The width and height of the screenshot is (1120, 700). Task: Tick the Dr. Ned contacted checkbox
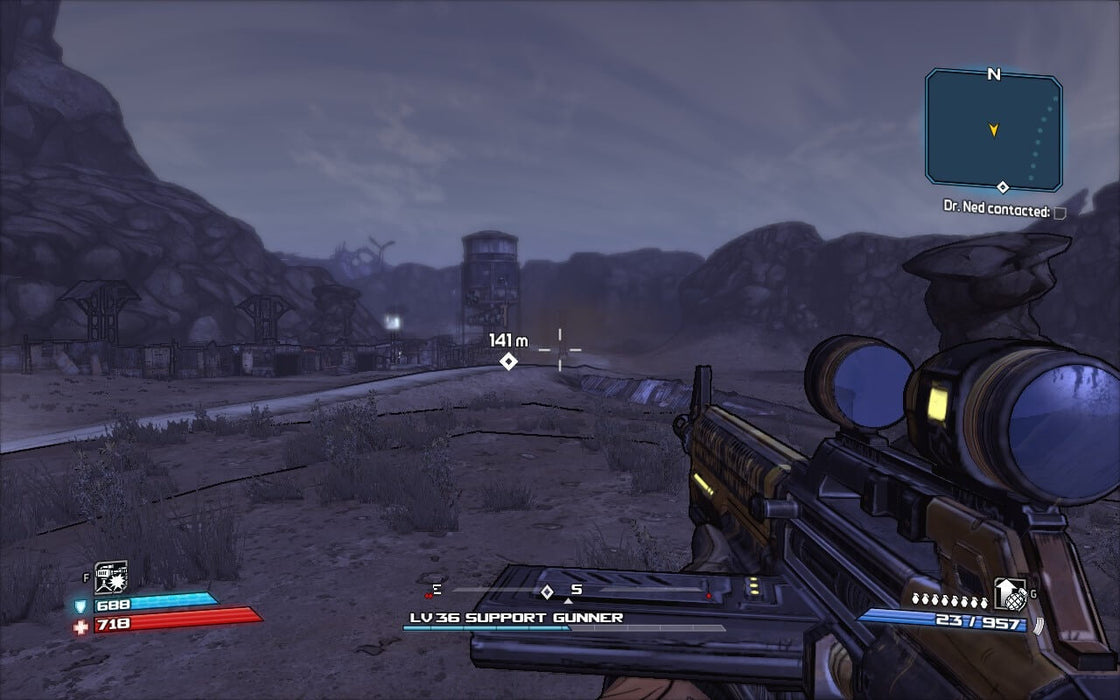tap(1060, 212)
